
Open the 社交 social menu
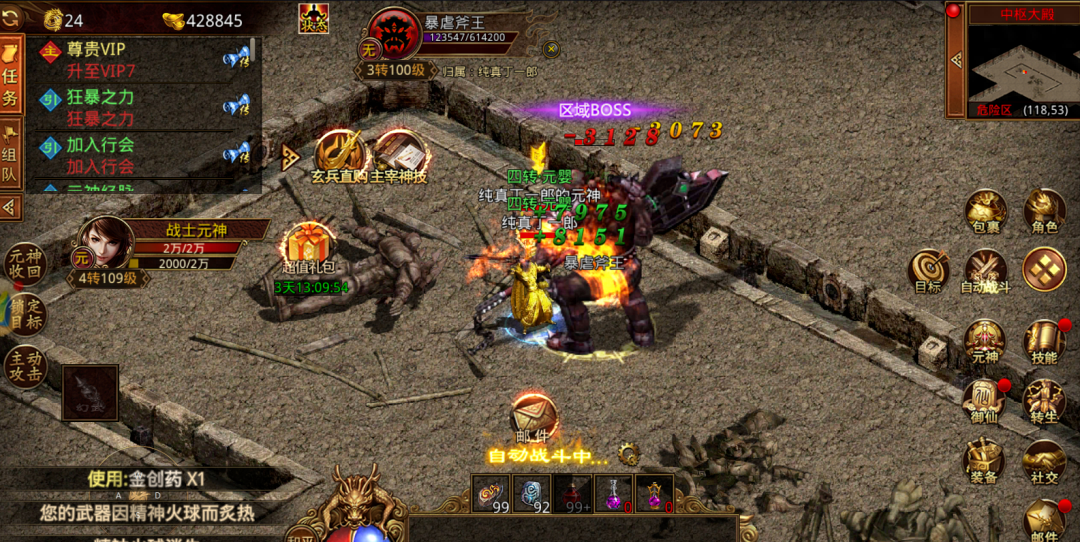pyautogui.click(x=1044, y=460)
